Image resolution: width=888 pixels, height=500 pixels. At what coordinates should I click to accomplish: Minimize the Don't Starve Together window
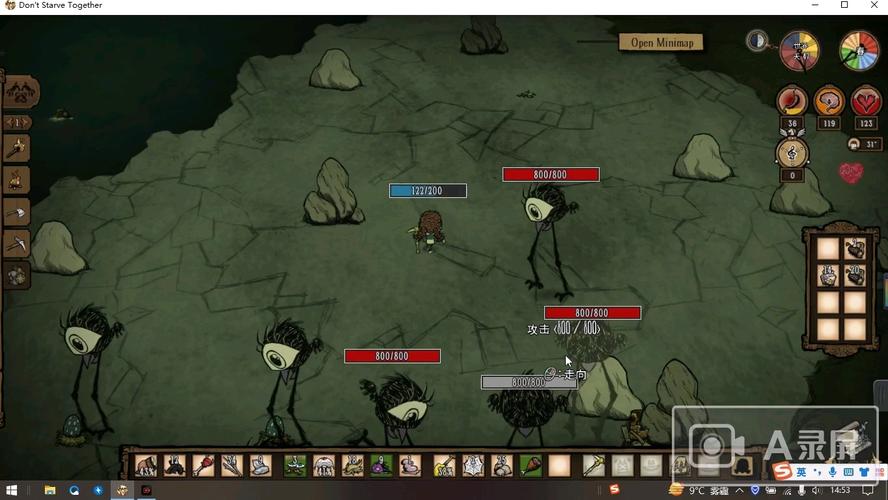[x=816, y=6]
